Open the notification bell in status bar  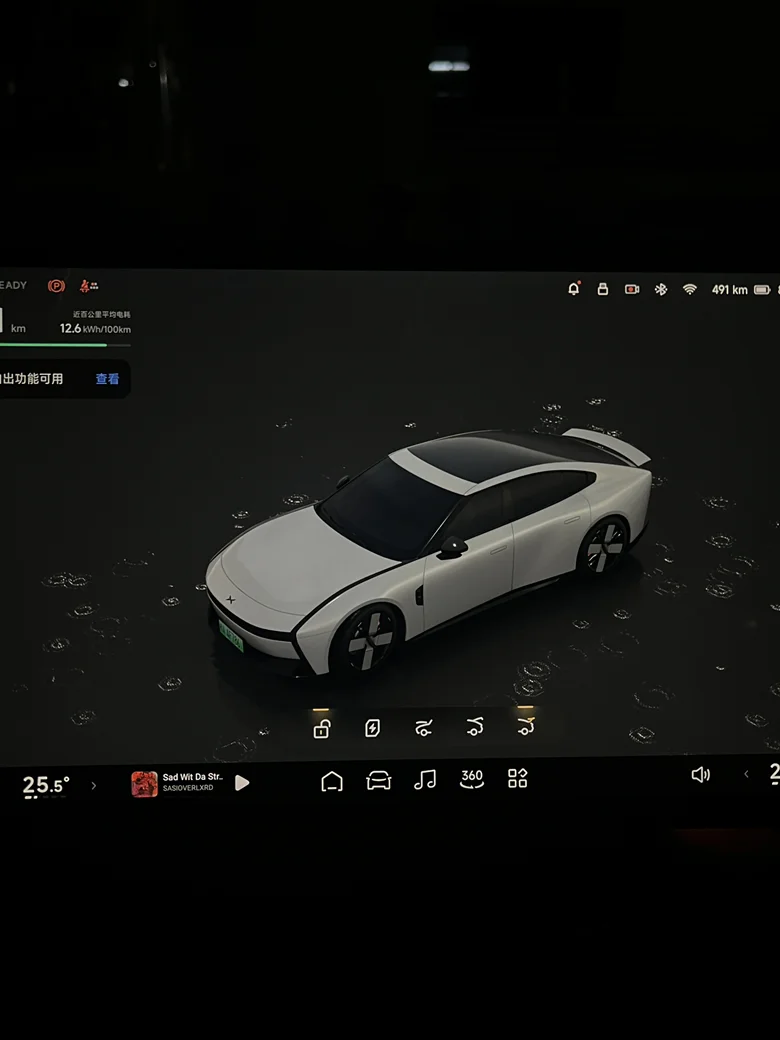point(574,289)
